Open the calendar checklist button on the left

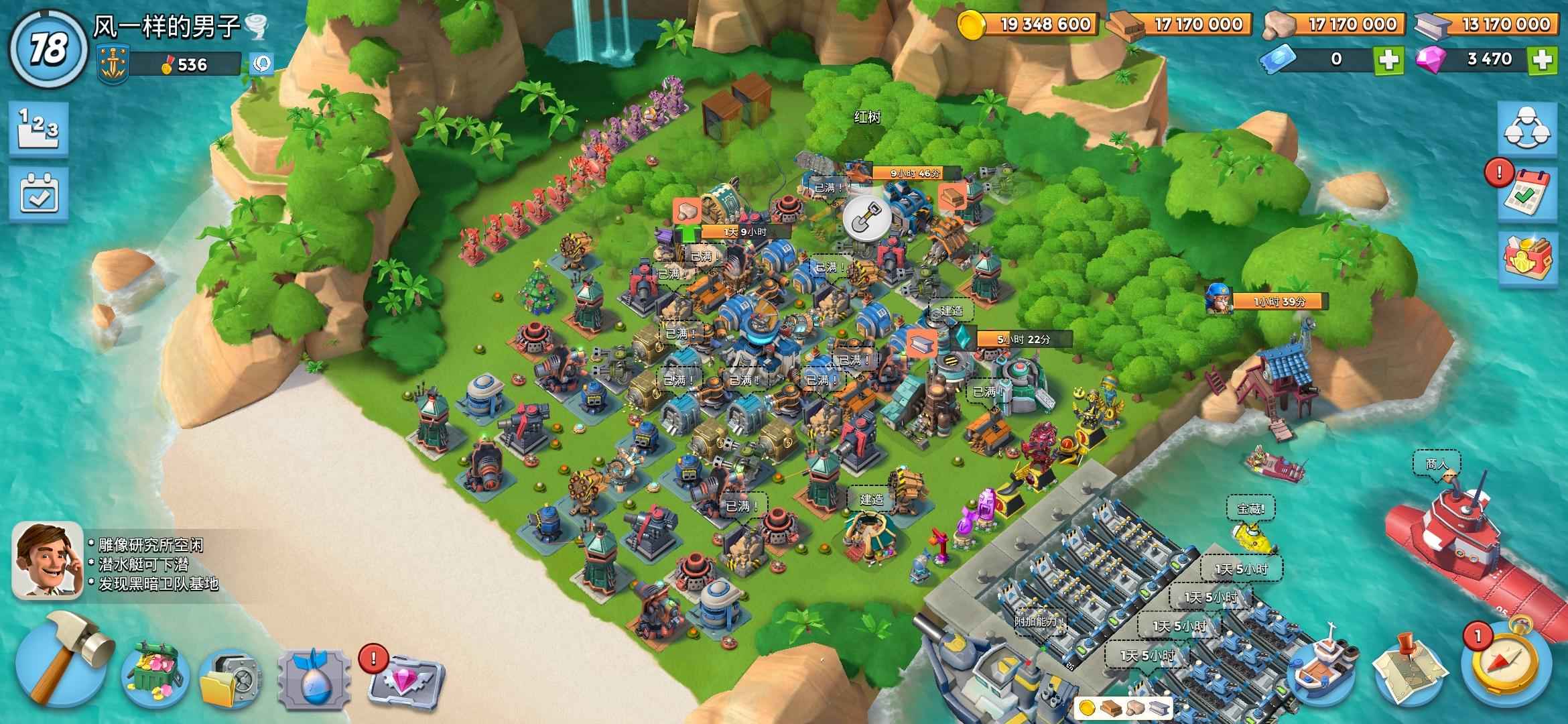(38, 194)
